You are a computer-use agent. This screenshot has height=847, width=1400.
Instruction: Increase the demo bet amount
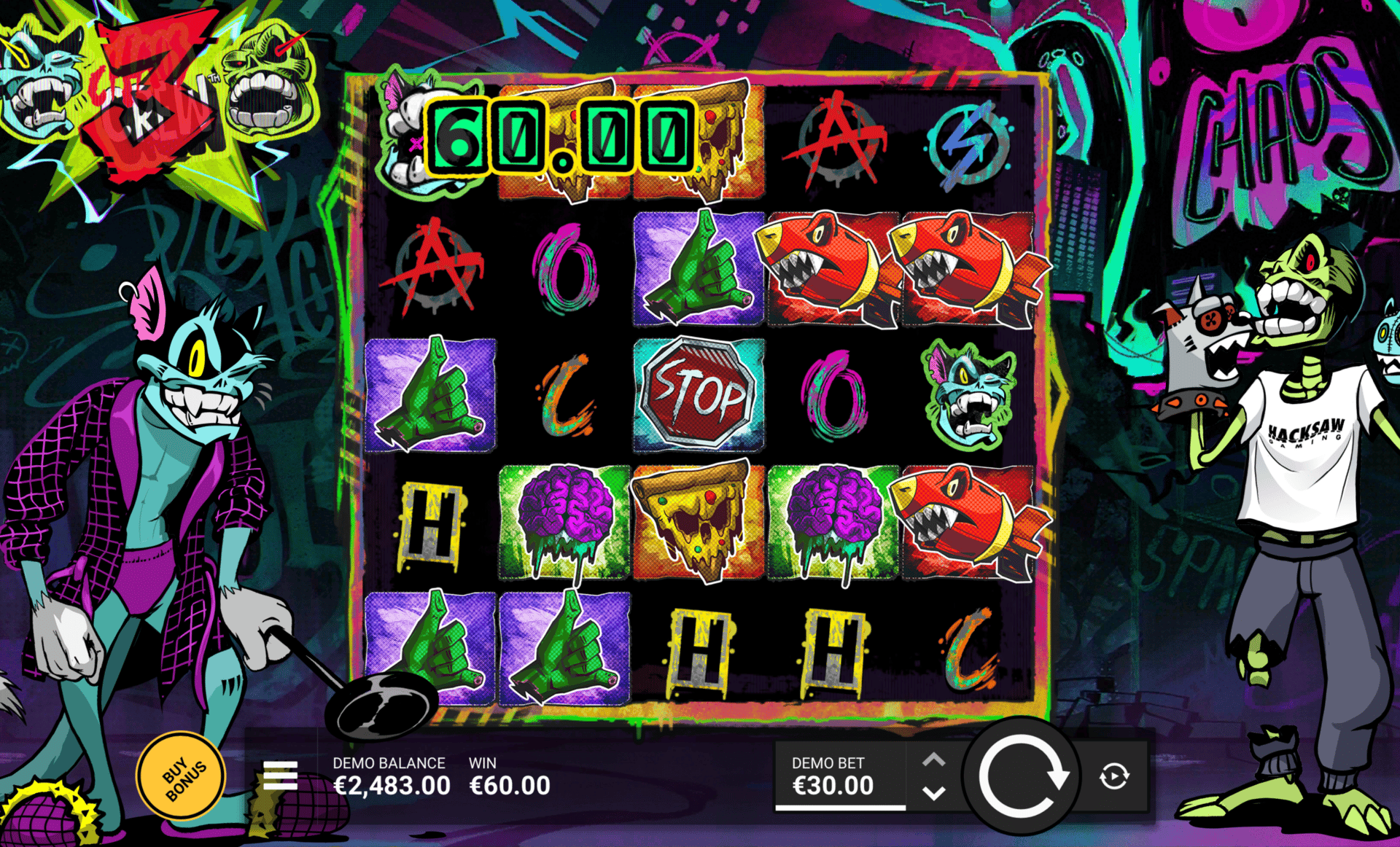click(x=934, y=761)
